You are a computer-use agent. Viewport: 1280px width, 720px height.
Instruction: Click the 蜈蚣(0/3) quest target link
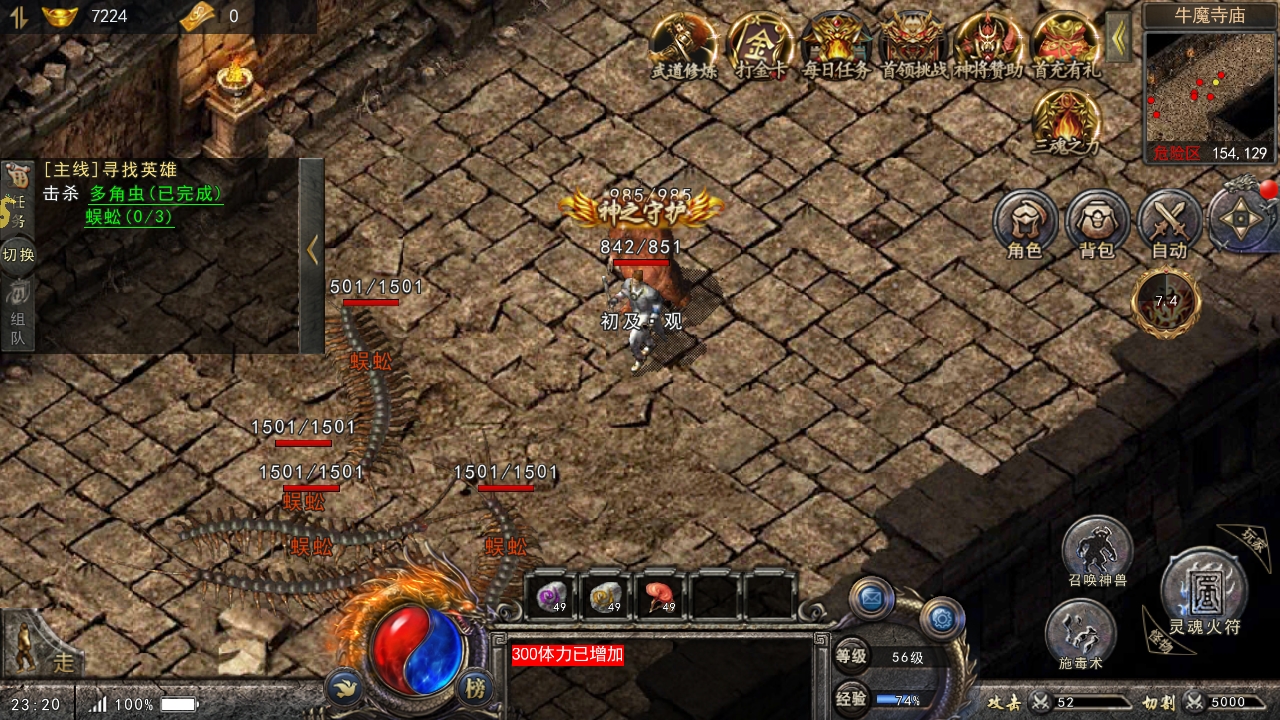pyautogui.click(x=129, y=217)
